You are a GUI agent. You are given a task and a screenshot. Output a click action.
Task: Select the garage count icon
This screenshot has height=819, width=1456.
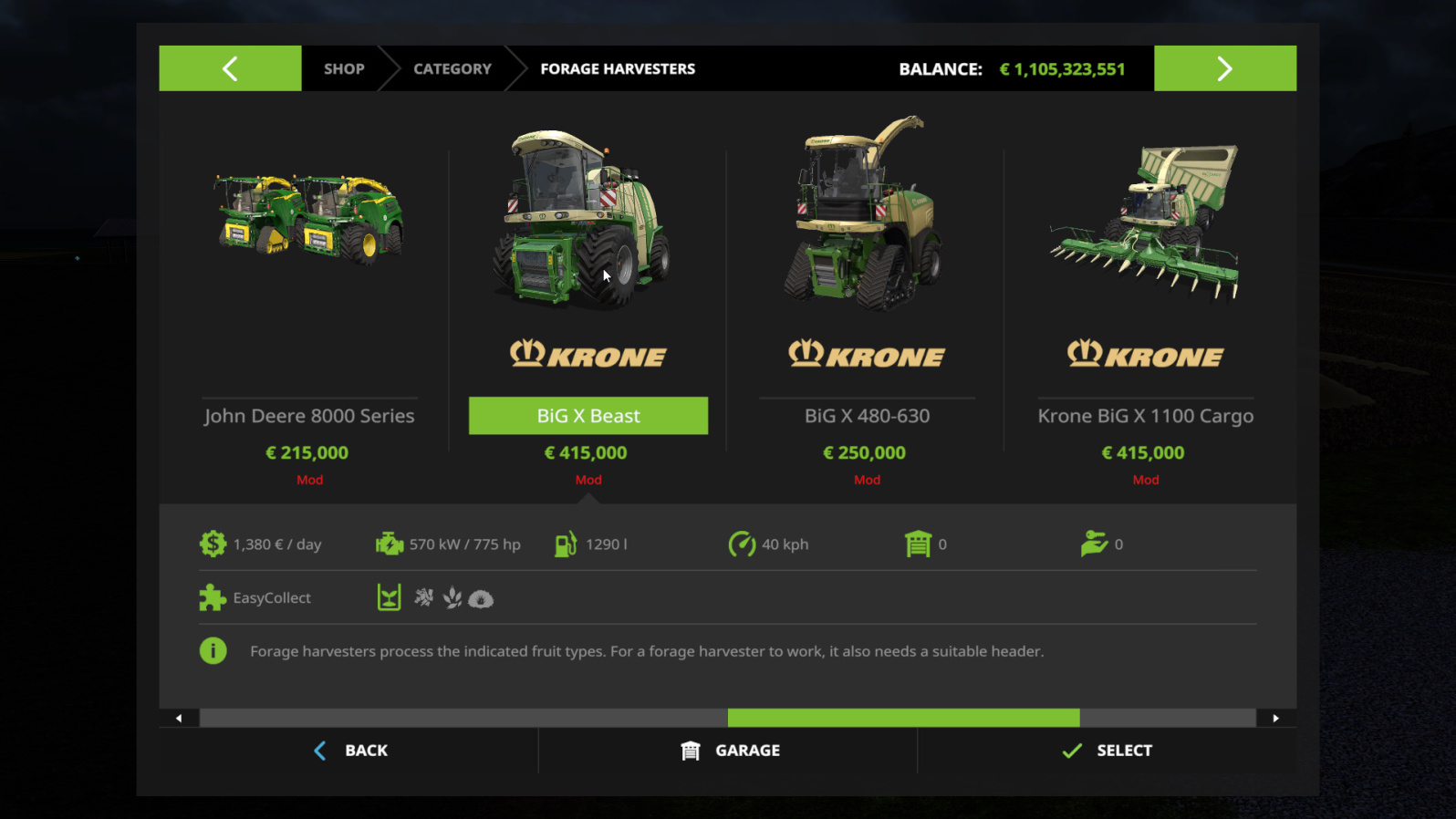(919, 543)
